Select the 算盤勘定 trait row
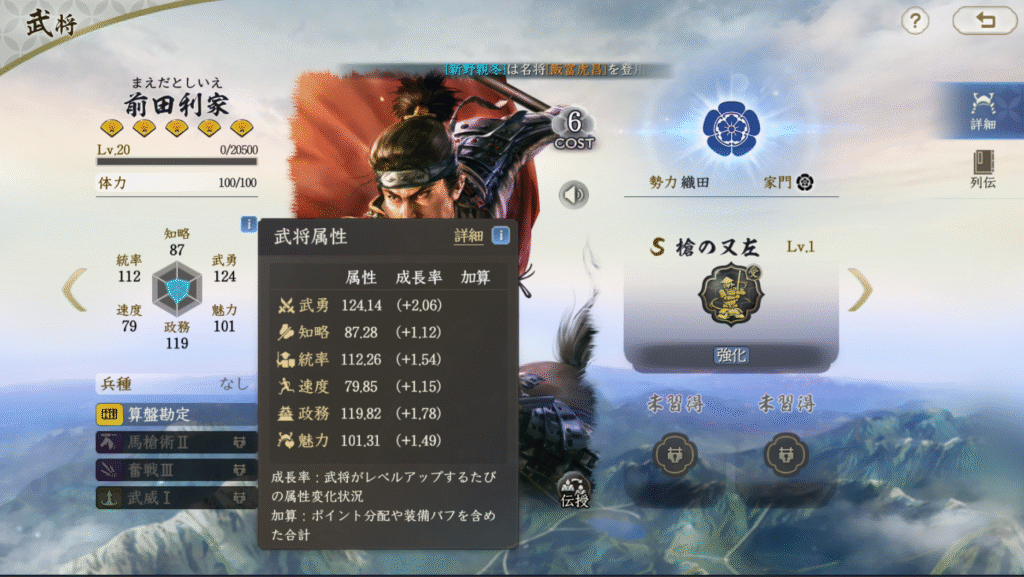This screenshot has width=1024, height=577. (x=175, y=414)
